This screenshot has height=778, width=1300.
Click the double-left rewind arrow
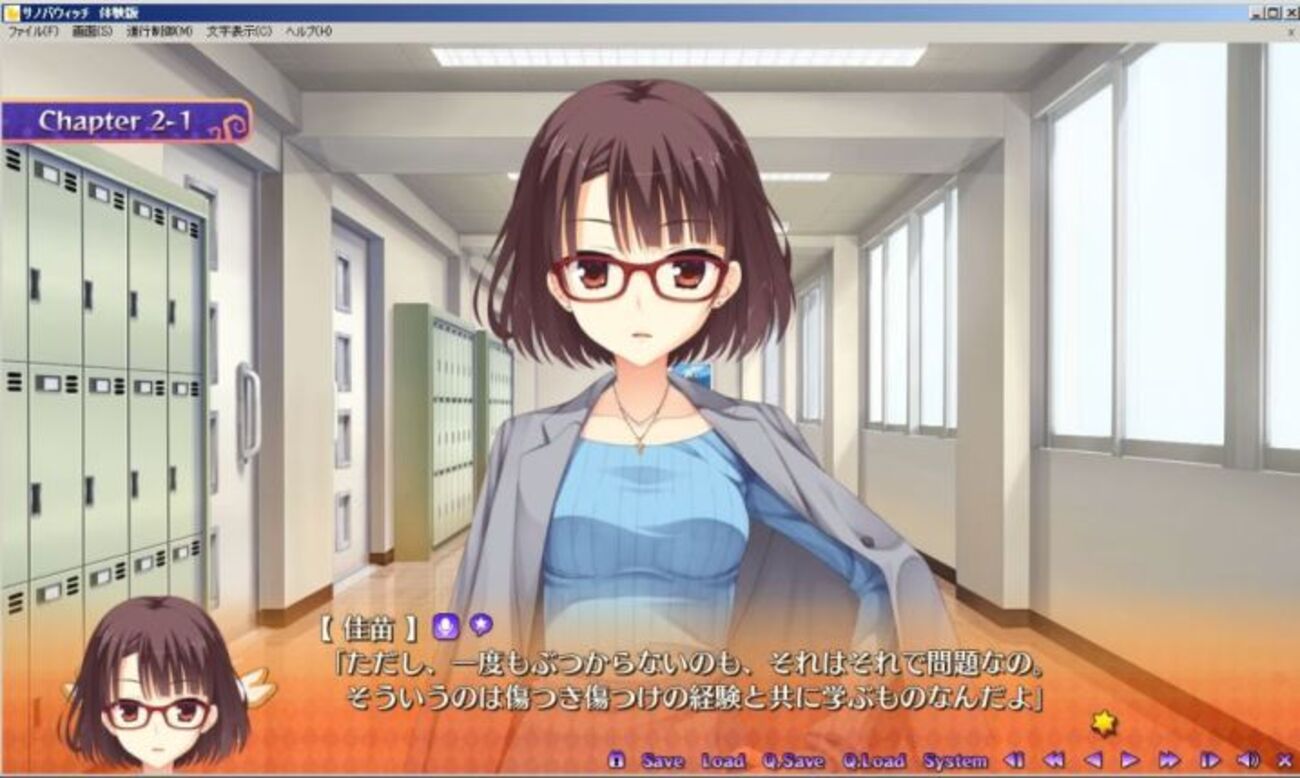tap(1053, 761)
